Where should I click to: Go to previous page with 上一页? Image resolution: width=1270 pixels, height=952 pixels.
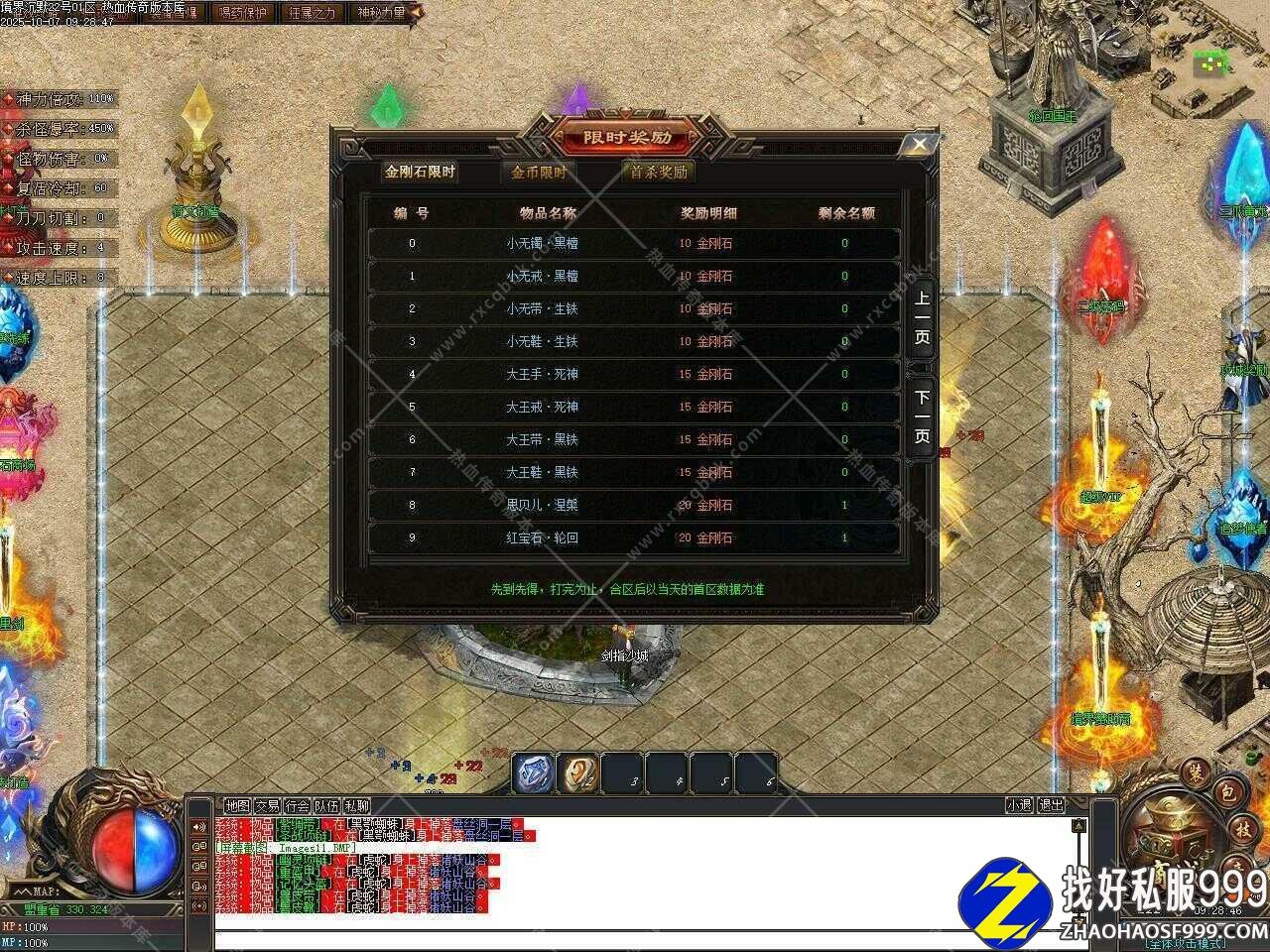click(x=922, y=317)
